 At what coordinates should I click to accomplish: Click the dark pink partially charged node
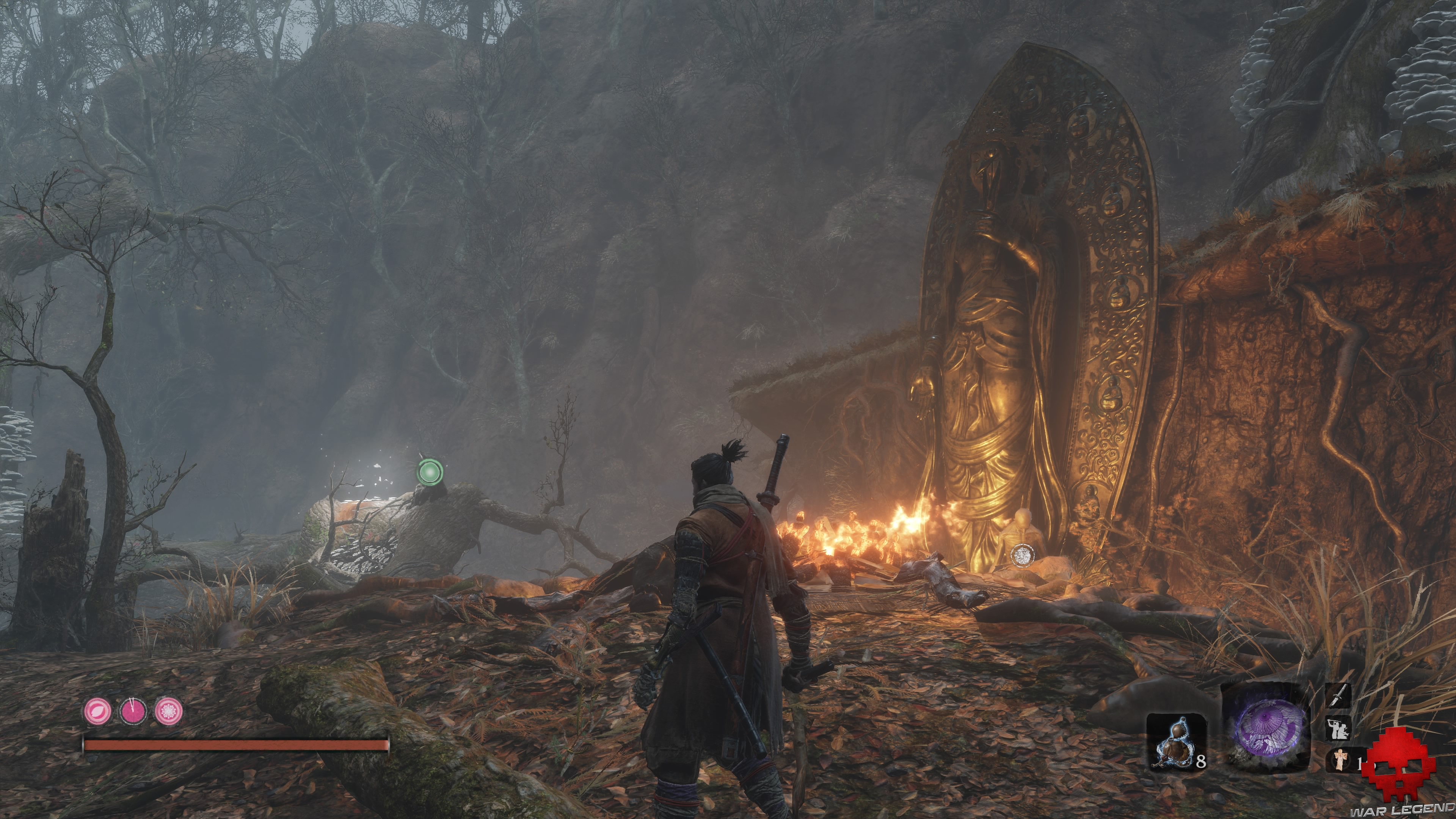133,711
